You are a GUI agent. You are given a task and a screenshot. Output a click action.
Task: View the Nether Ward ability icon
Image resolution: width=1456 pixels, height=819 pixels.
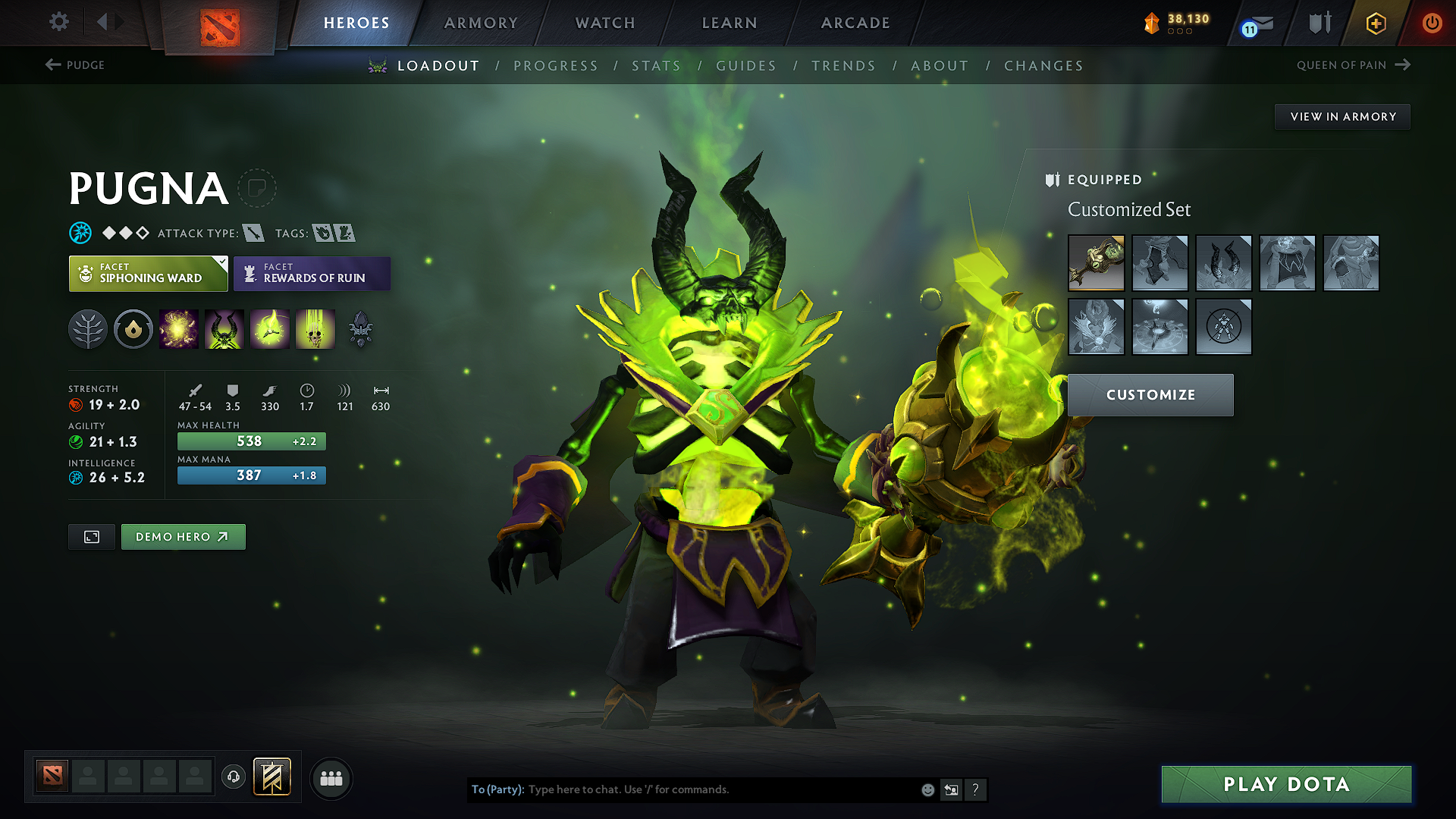tap(270, 329)
